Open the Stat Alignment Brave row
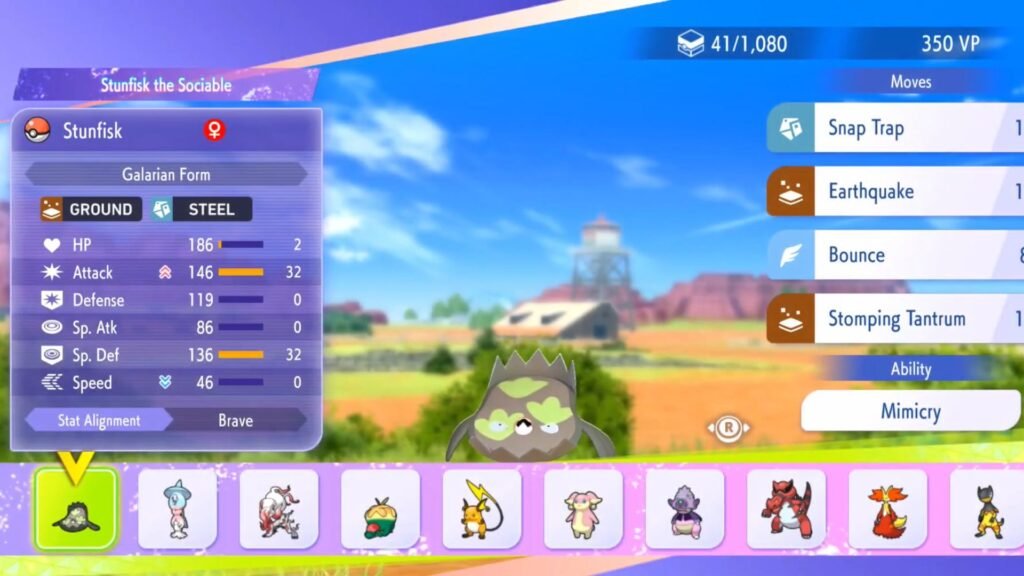The image size is (1024, 576). tap(166, 420)
